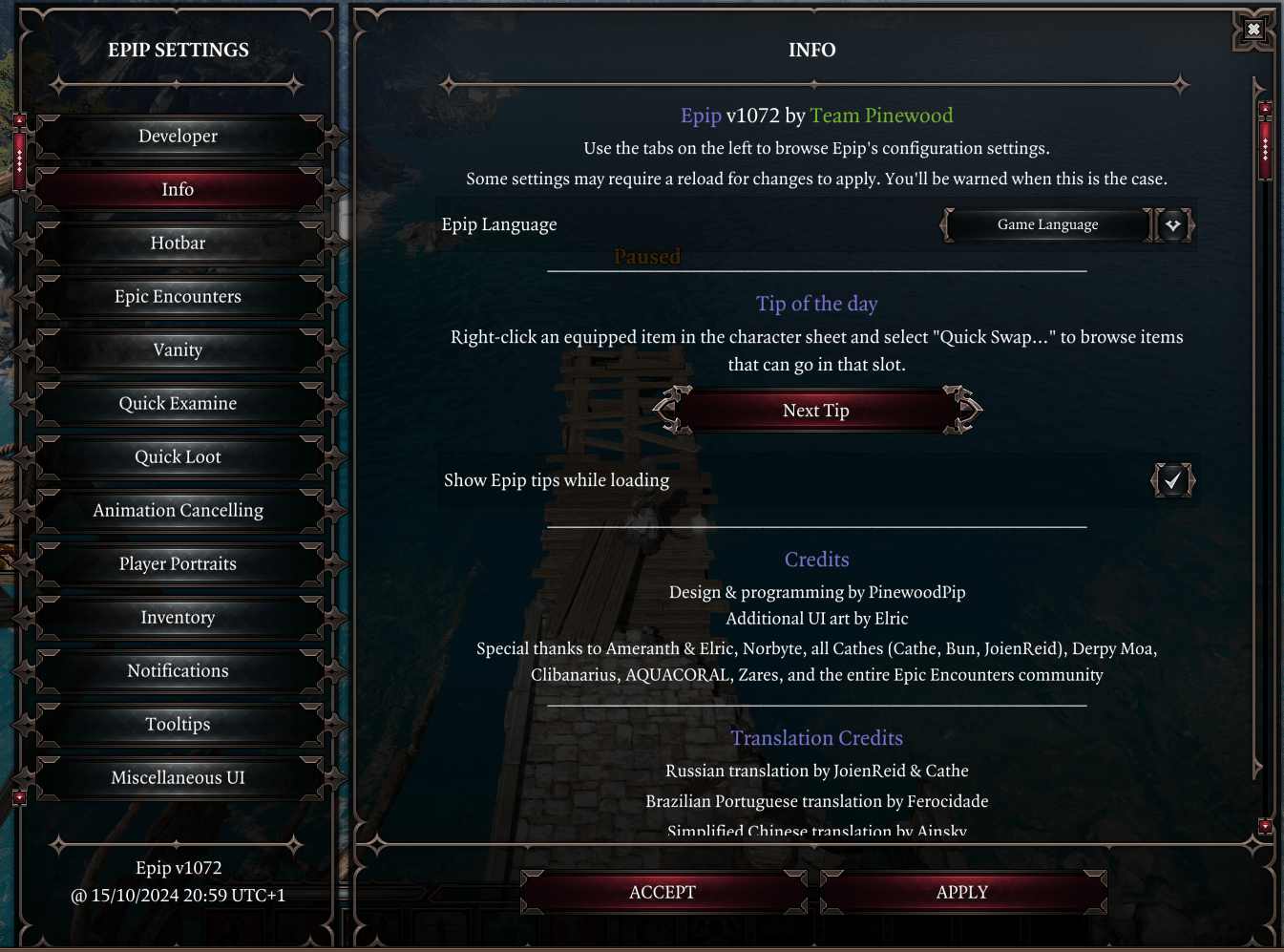
Task: Open the Miscellaneous UI tab
Action: [x=178, y=778]
